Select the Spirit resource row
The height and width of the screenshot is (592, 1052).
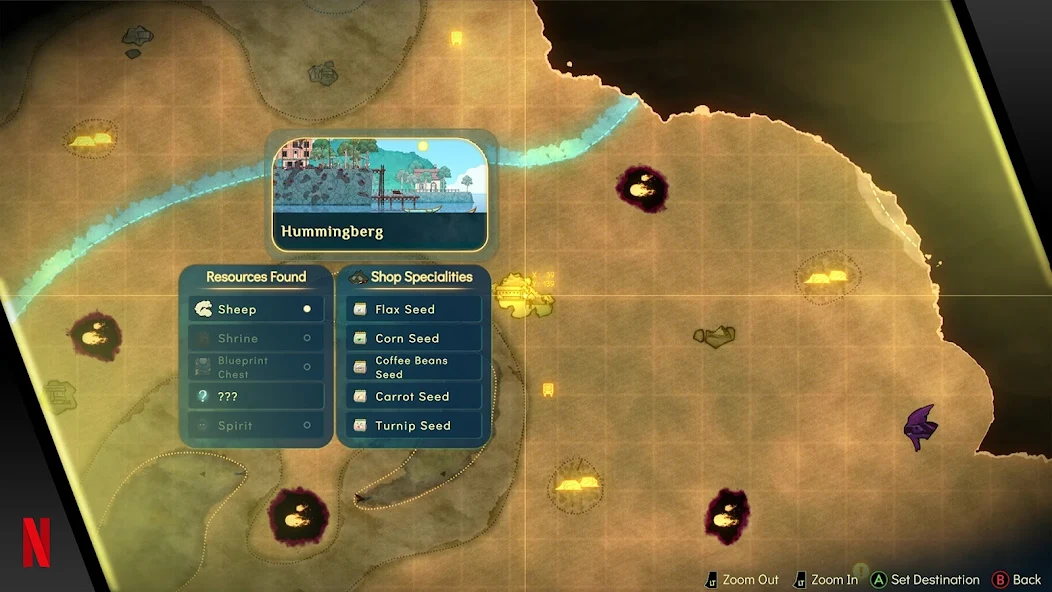pyautogui.click(x=256, y=425)
